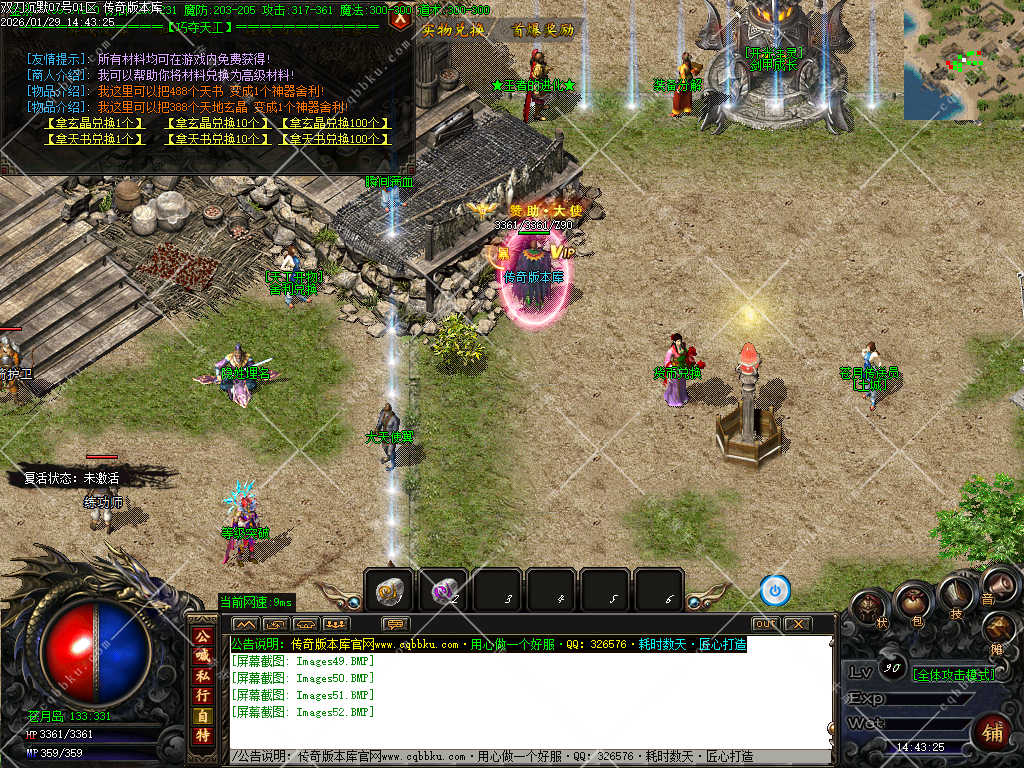
Task: Click the minimap in the corner
Action: coord(963,60)
